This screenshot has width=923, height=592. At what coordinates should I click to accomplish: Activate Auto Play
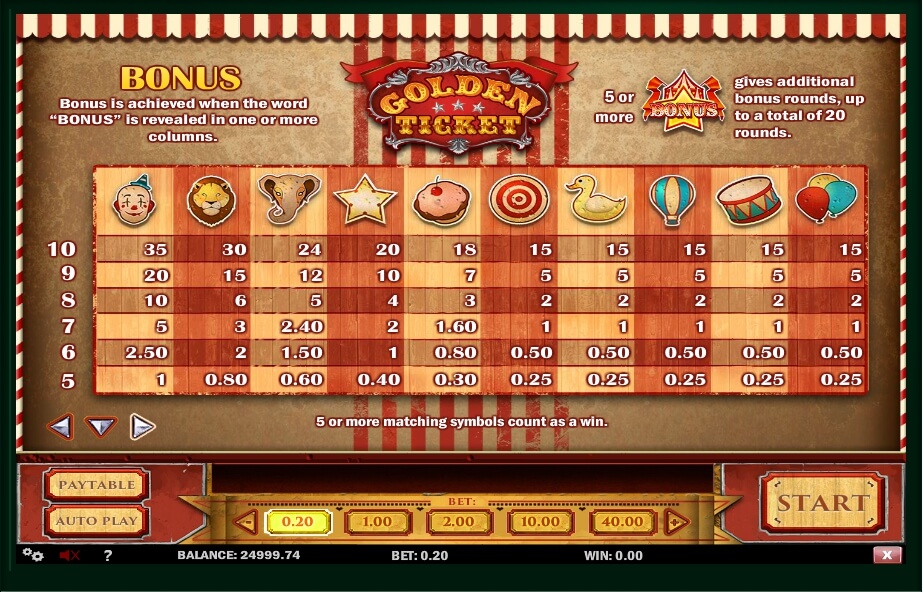pos(96,521)
